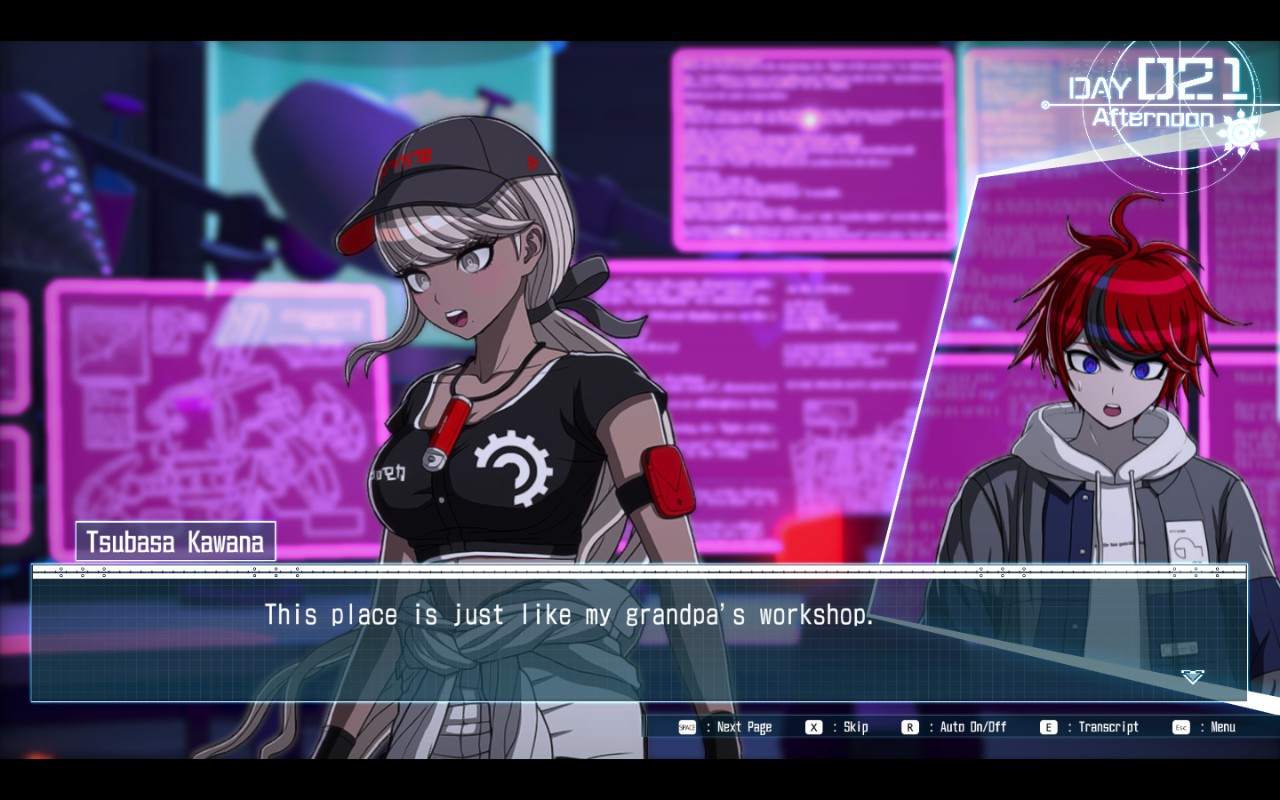Click the dialogue advance arrow

pos(1192,677)
